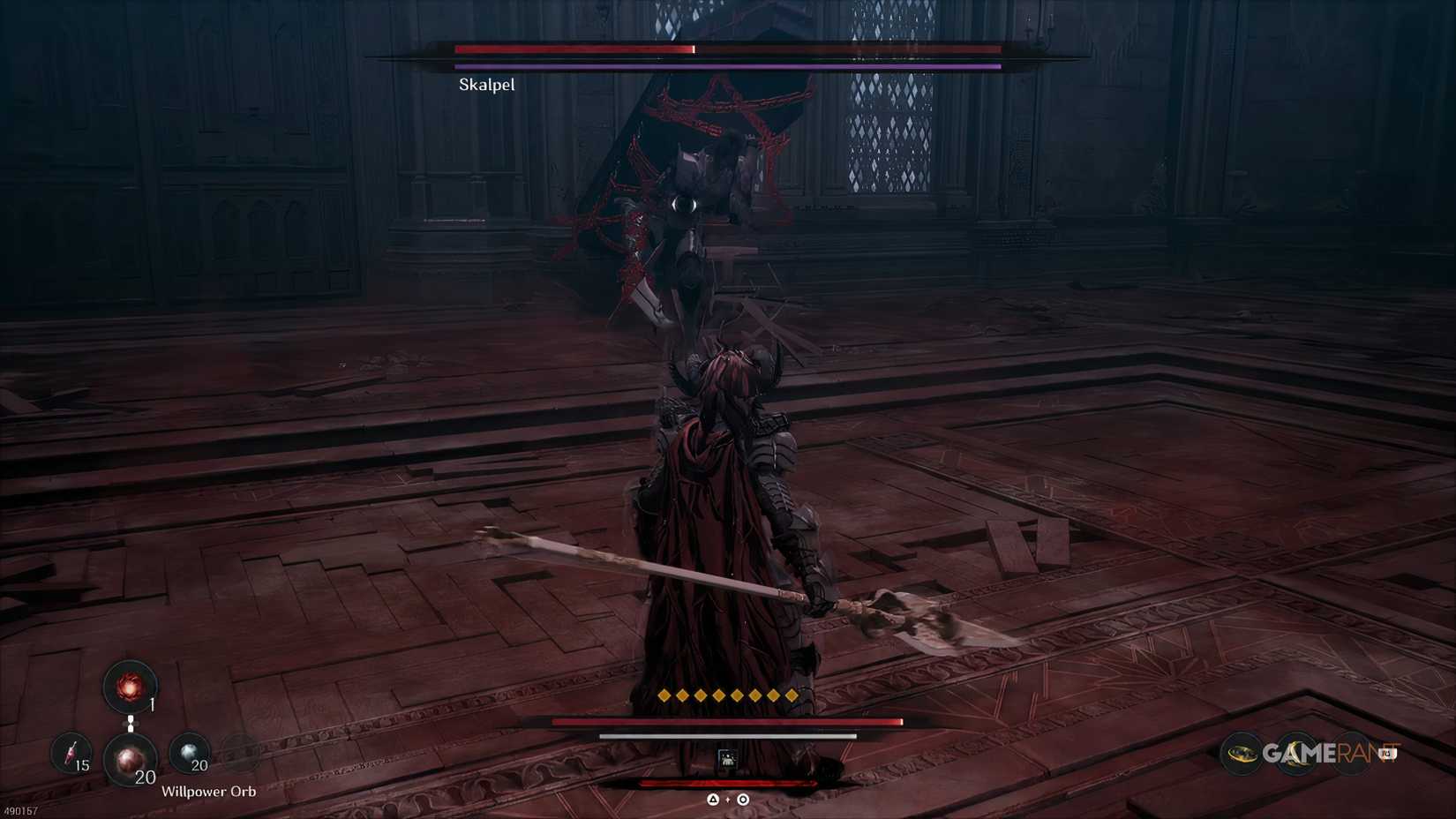Click the R3 stick indicator near GameRant logo
Viewport: 1456px width, 819px height.
(1387, 753)
